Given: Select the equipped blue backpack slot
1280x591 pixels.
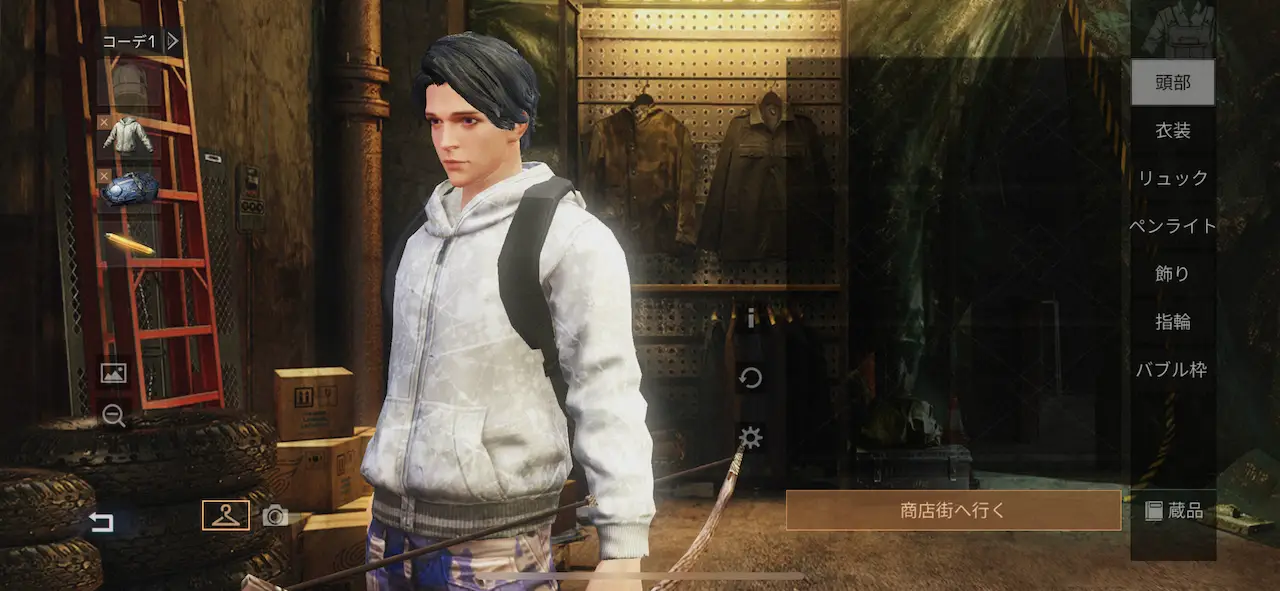Looking at the screenshot, I should [129, 187].
